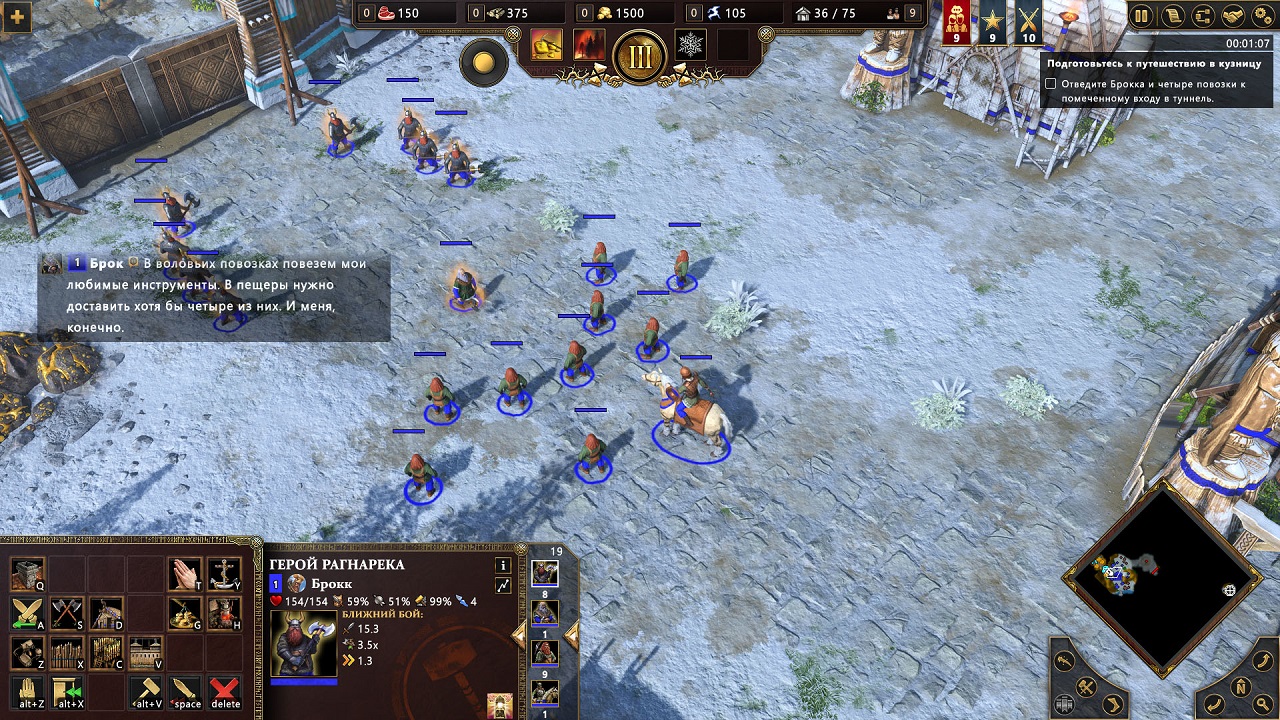Select the hero star banner
The height and width of the screenshot is (720, 1280).
[x=992, y=22]
